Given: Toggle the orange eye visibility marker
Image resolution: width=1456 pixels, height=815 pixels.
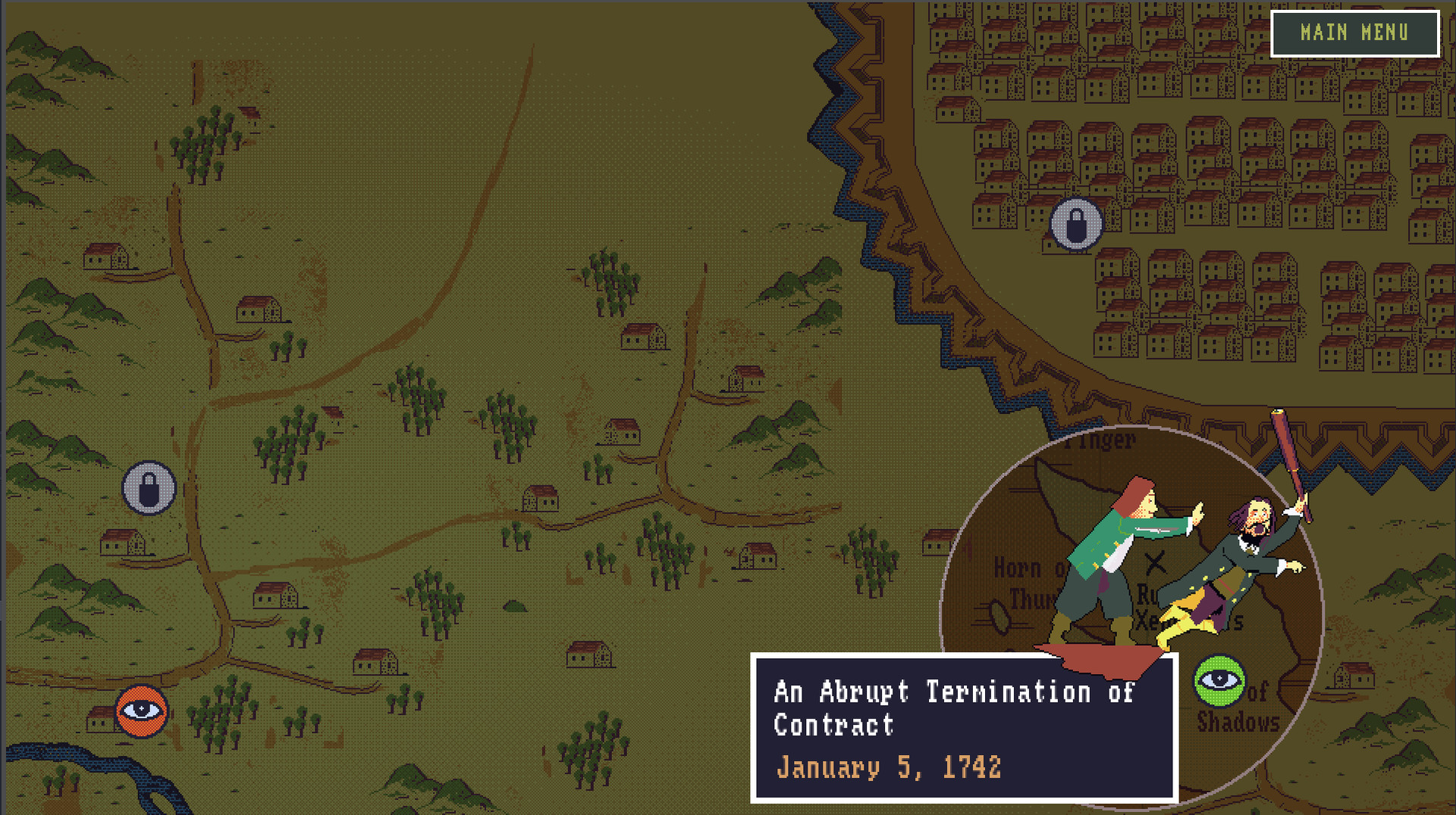Looking at the screenshot, I should (x=140, y=711).
